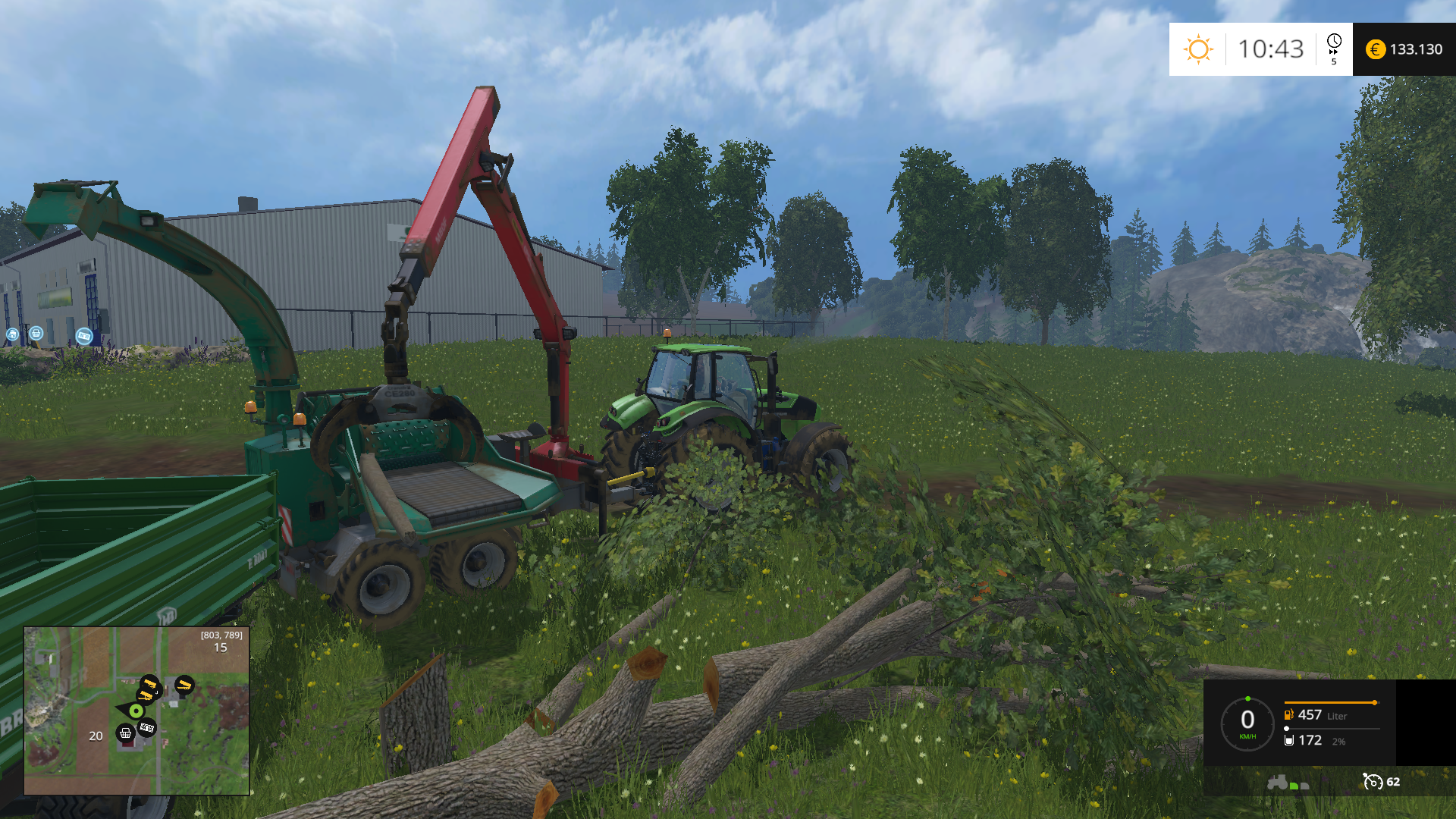
Task: Click the orange fuel pump icon
Action: click(1288, 714)
